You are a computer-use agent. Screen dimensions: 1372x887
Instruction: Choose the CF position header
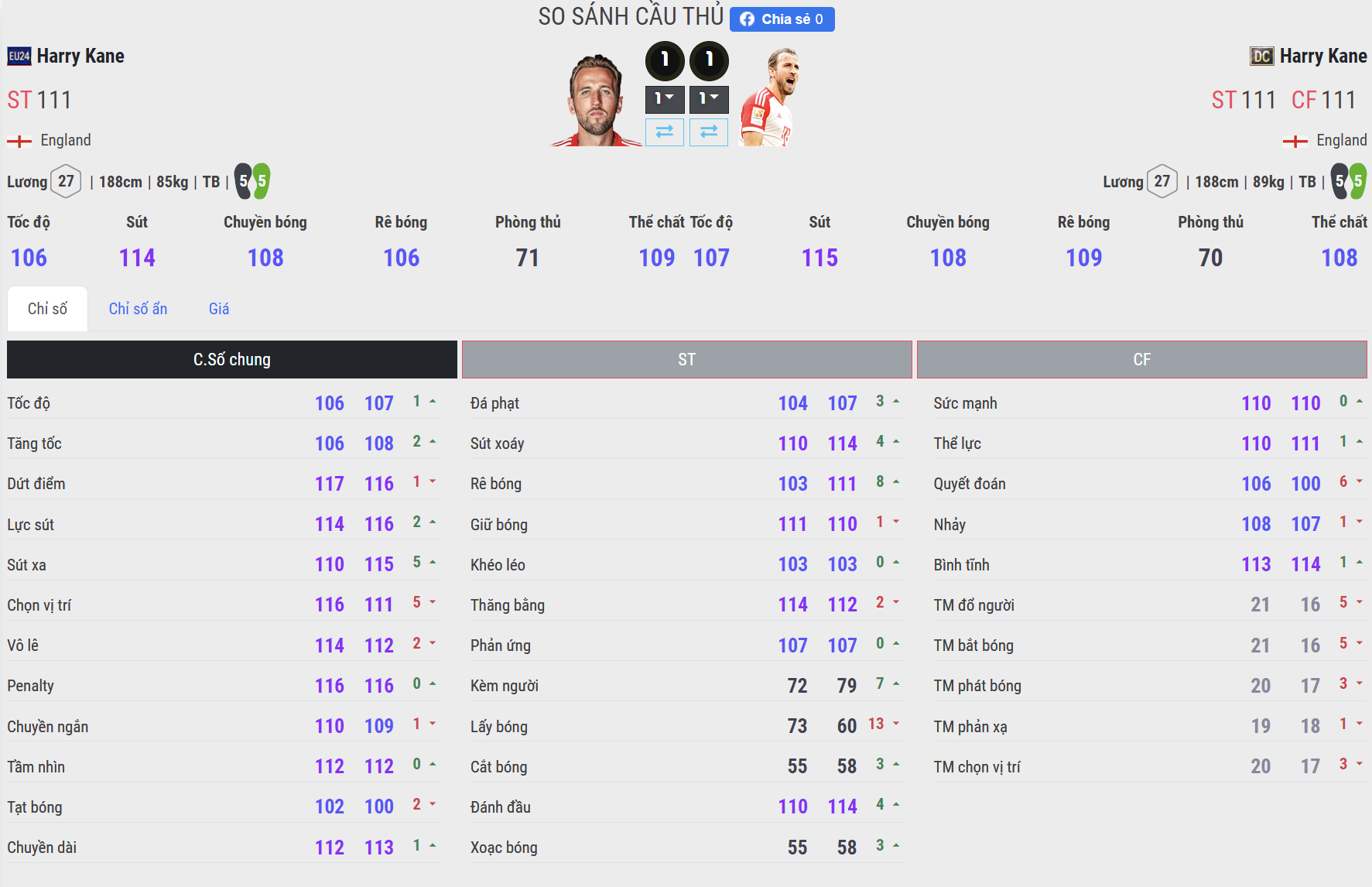1141,359
